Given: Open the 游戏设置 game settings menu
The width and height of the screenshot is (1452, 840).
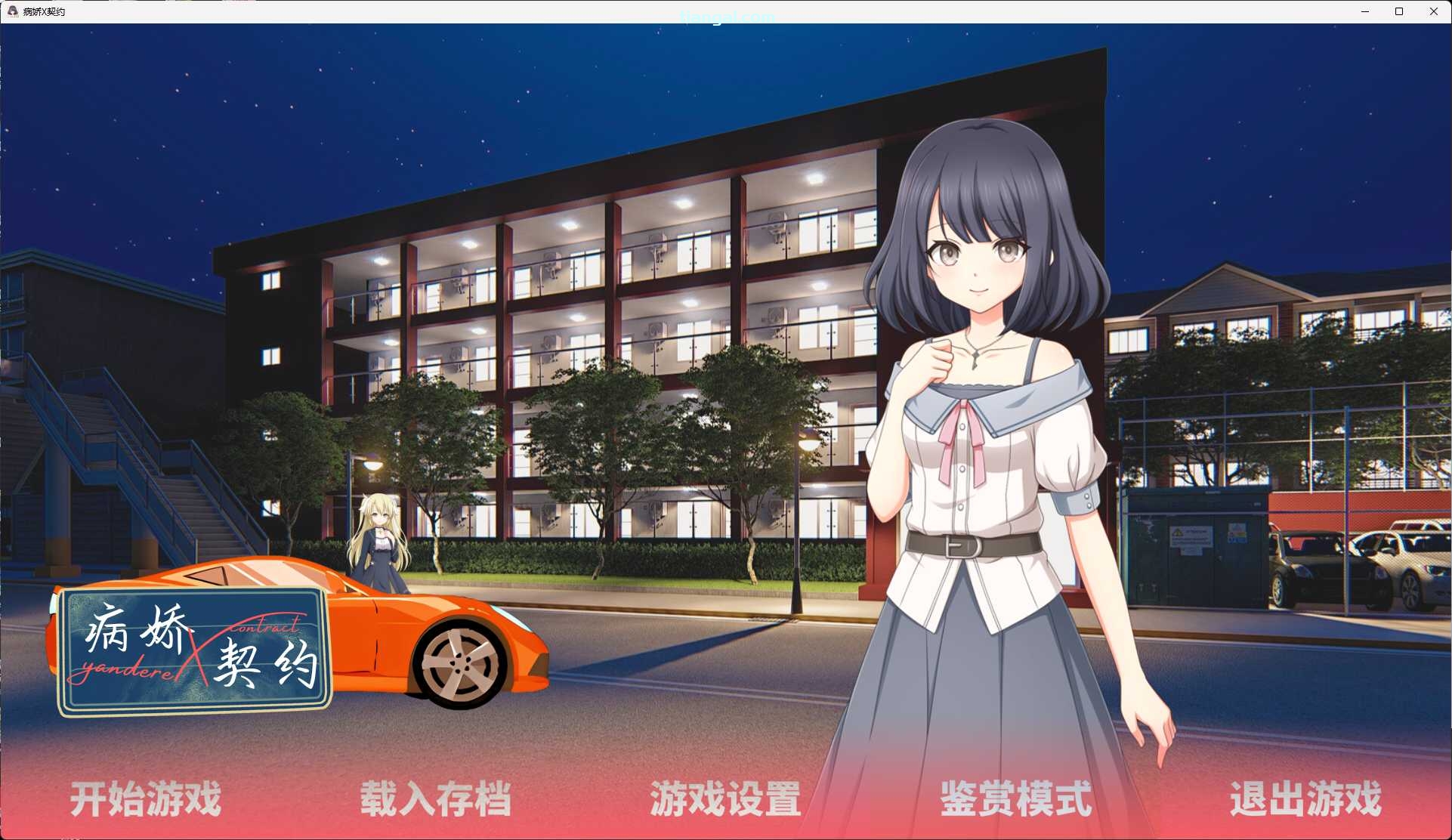Looking at the screenshot, I should [727, 800].
